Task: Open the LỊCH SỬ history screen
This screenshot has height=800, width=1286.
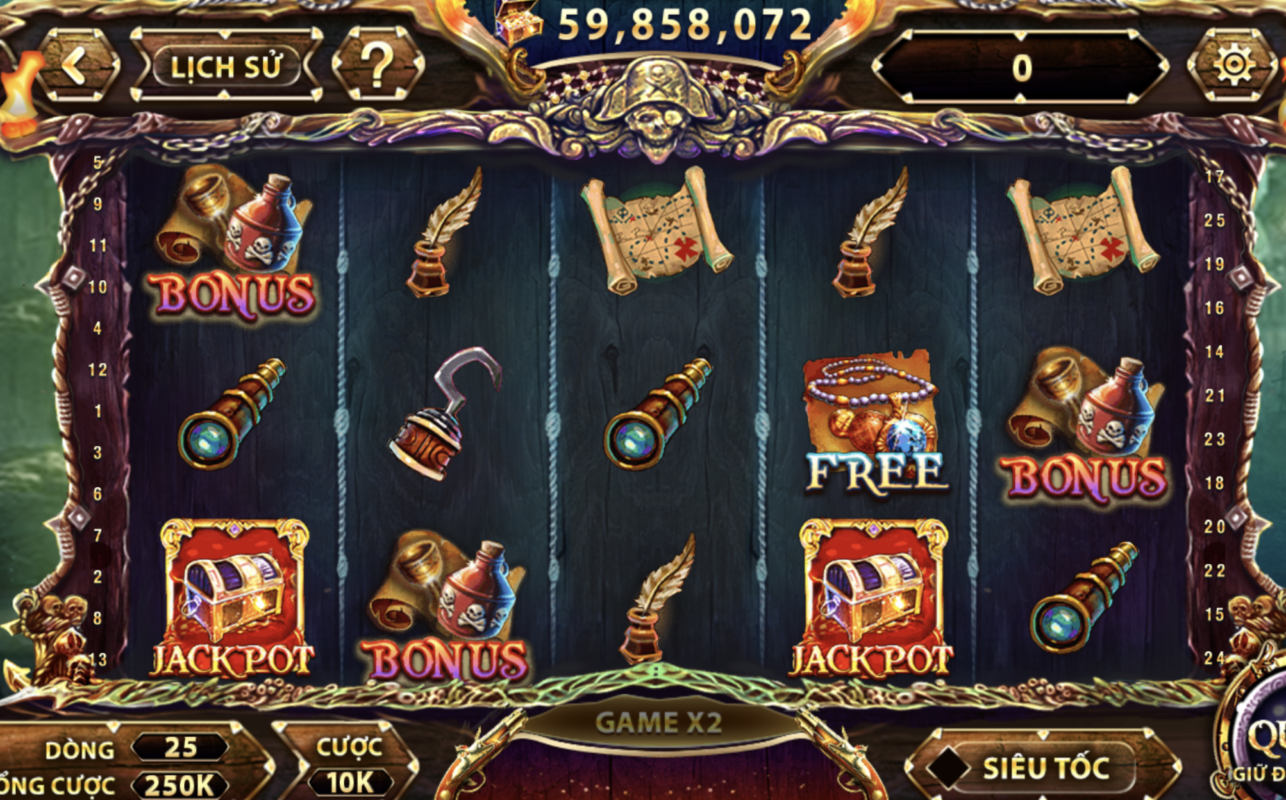Action: [x=228, y=68]
